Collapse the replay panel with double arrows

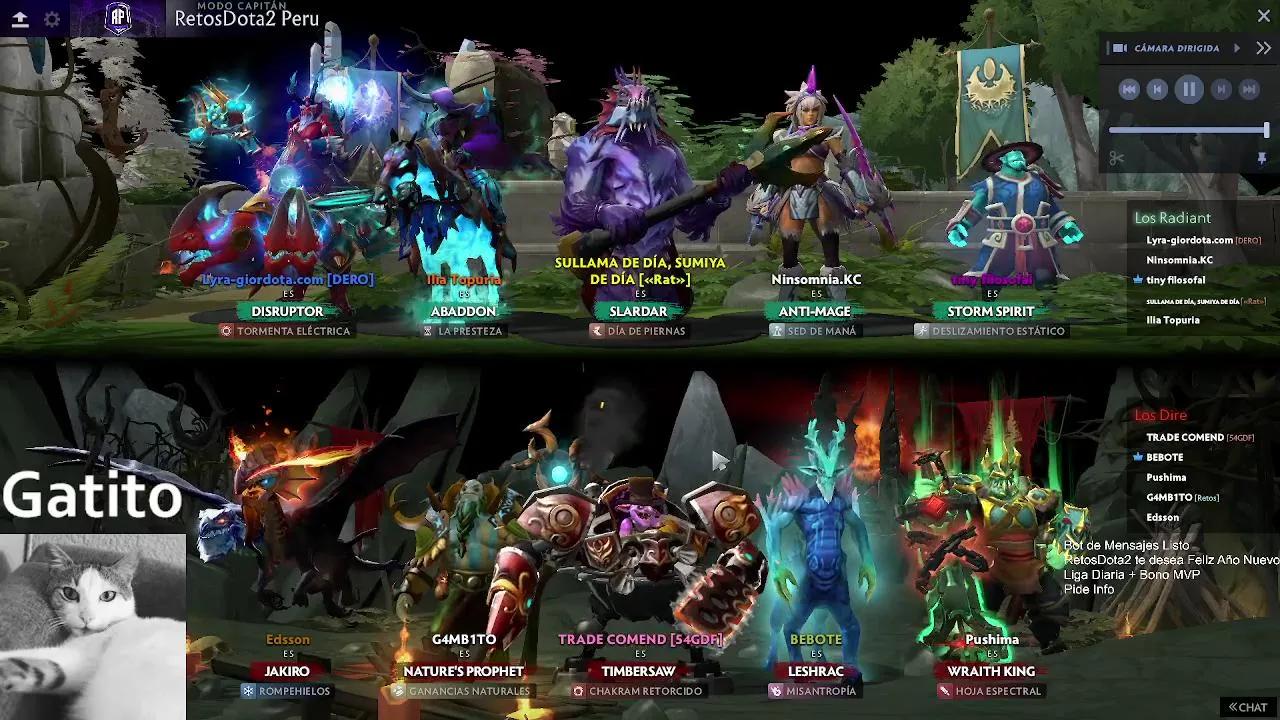click(1264, 48)
